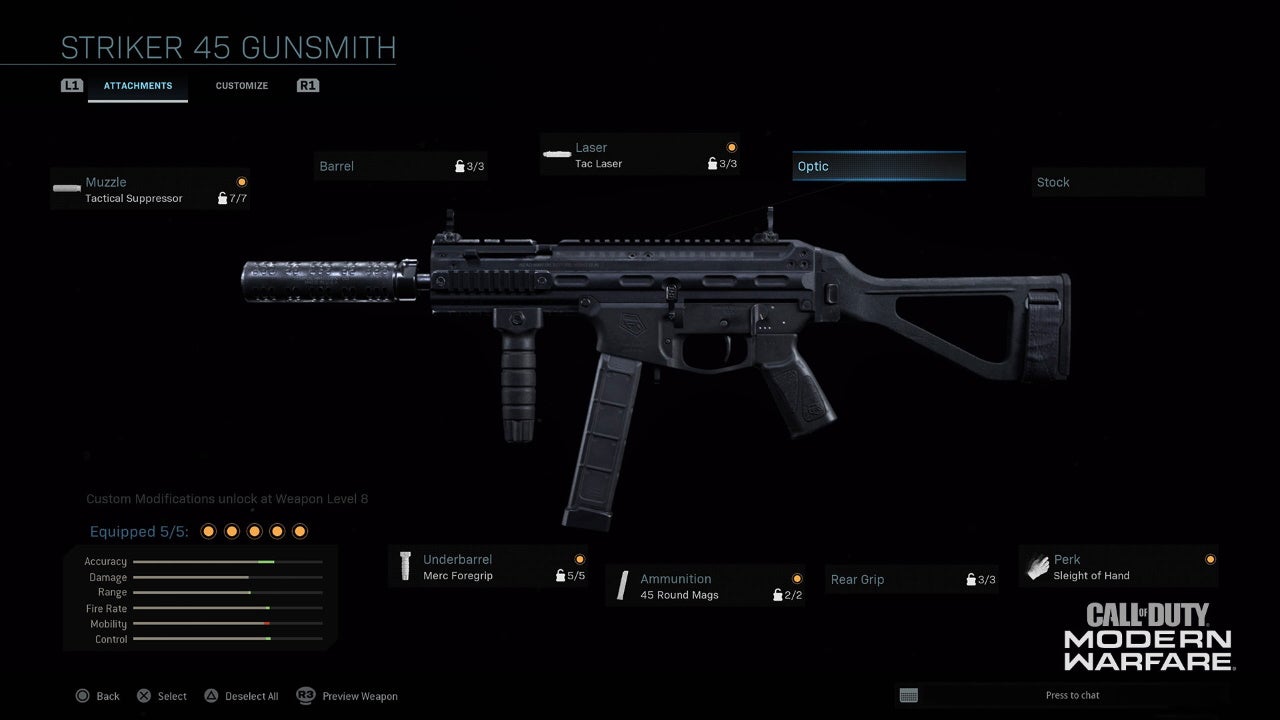Viewport: 1280px width, 720px height.
Task: Click the Press to chat input field
Action: coord(1073,695)
